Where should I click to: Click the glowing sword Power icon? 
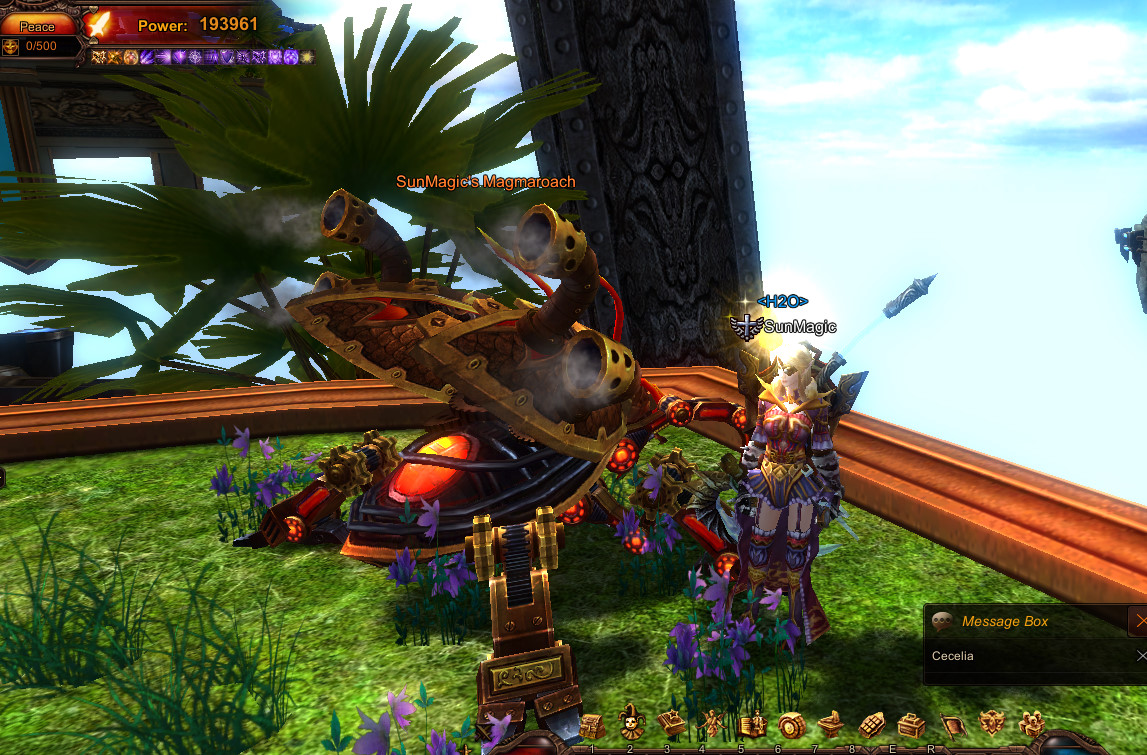[x=99, y=24]
